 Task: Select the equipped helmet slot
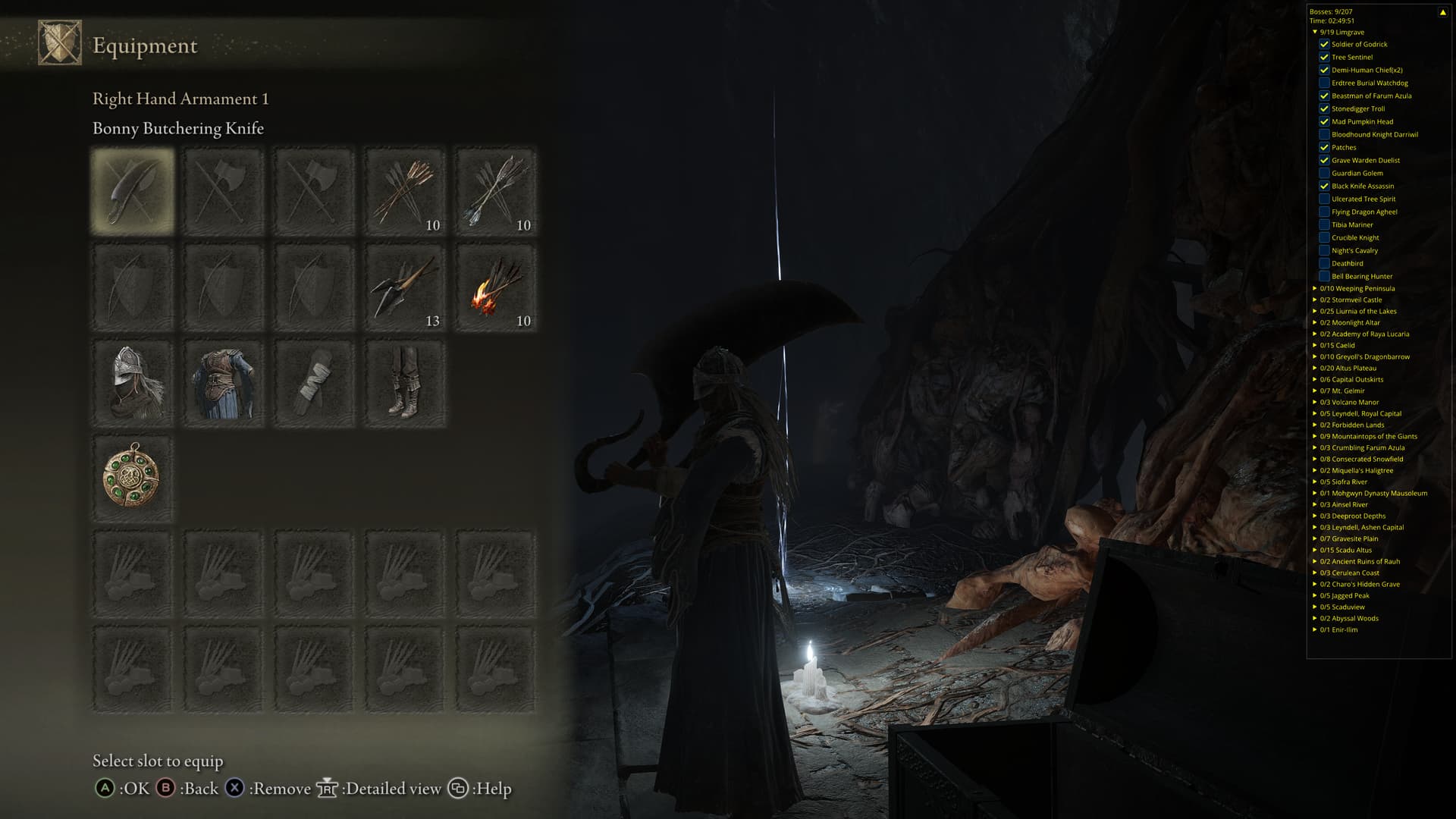click(133, 383)
